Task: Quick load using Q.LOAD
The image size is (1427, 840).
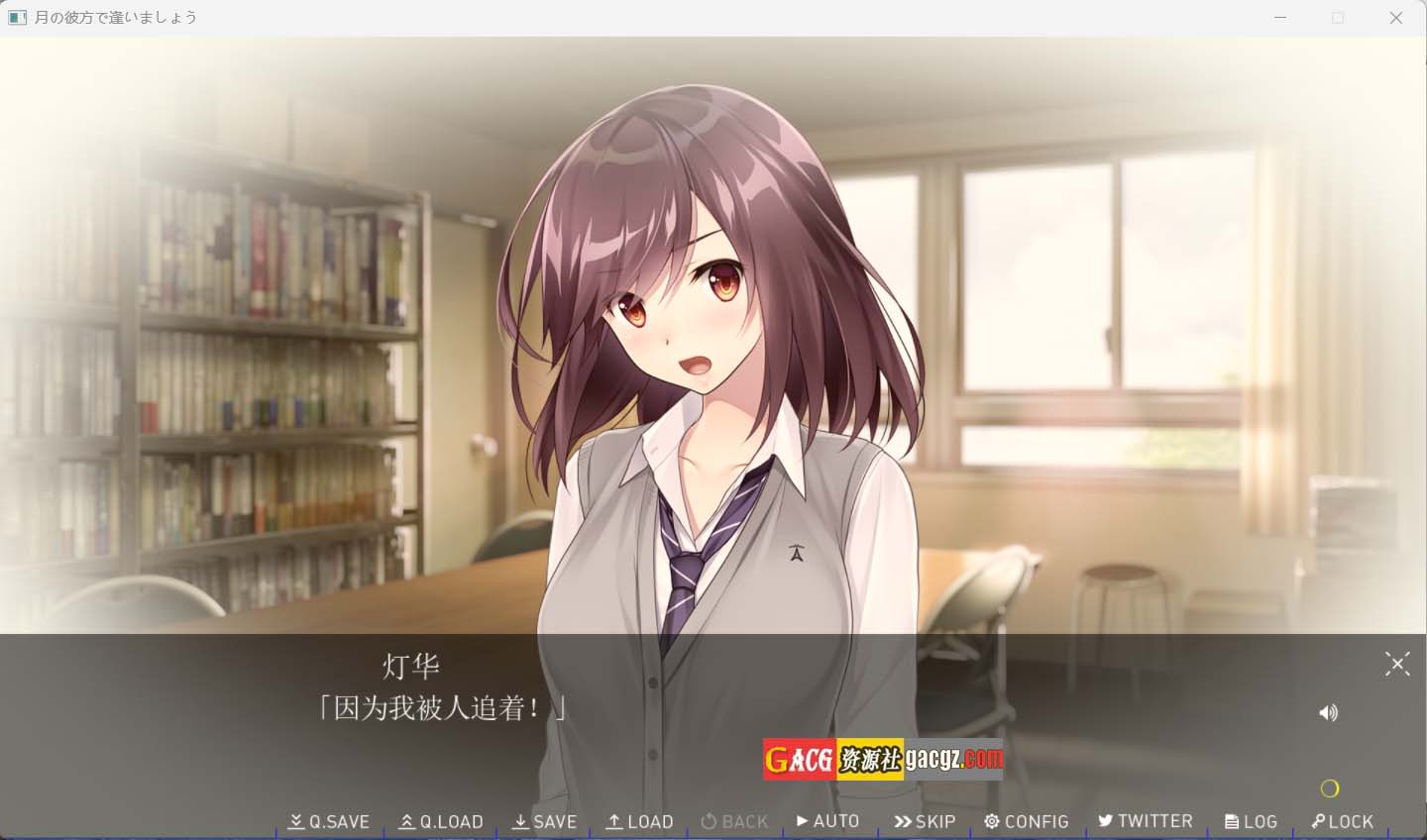Action: pos(441,821)
